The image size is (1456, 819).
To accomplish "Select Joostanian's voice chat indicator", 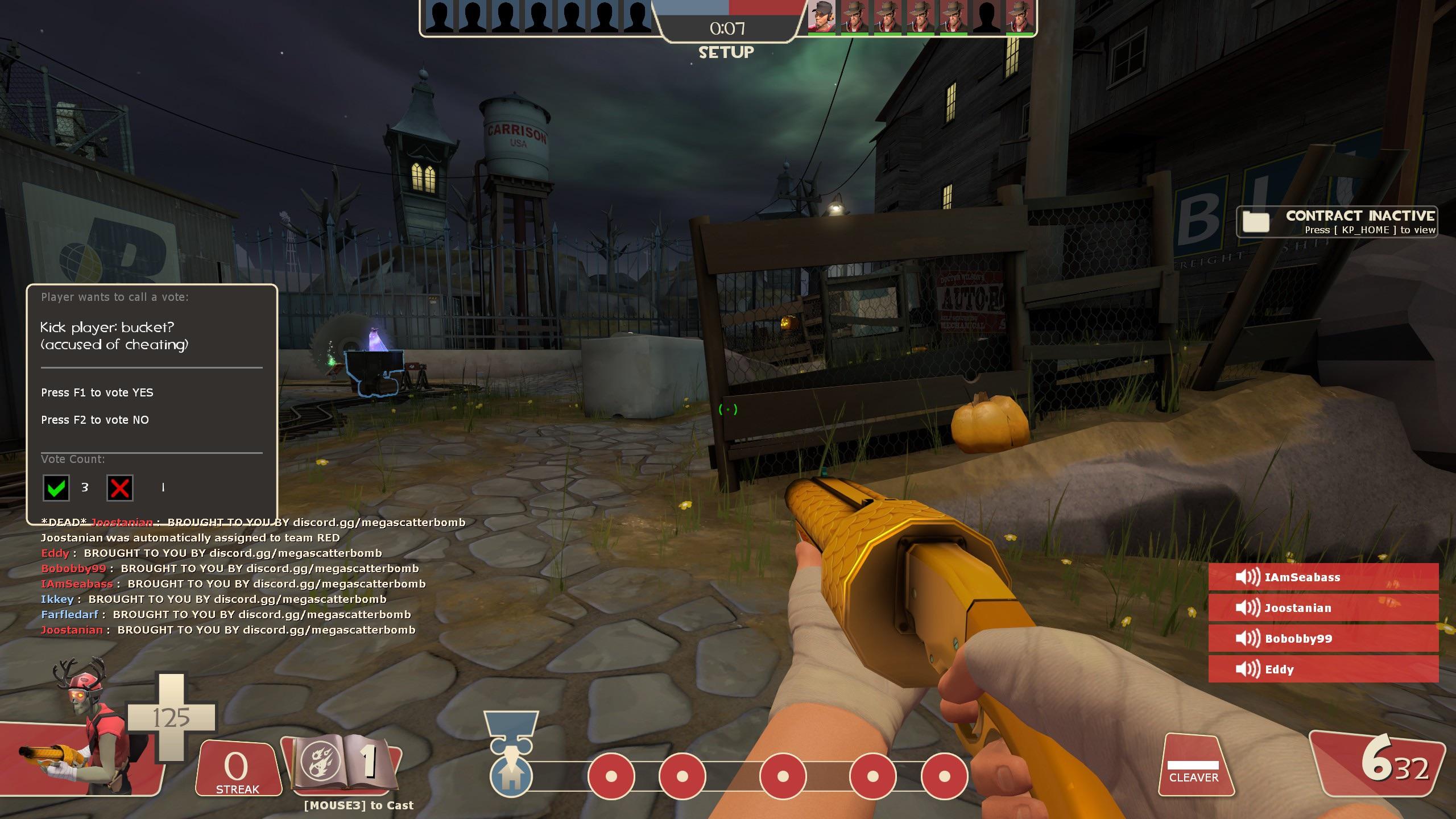I will click(1323, 608).
